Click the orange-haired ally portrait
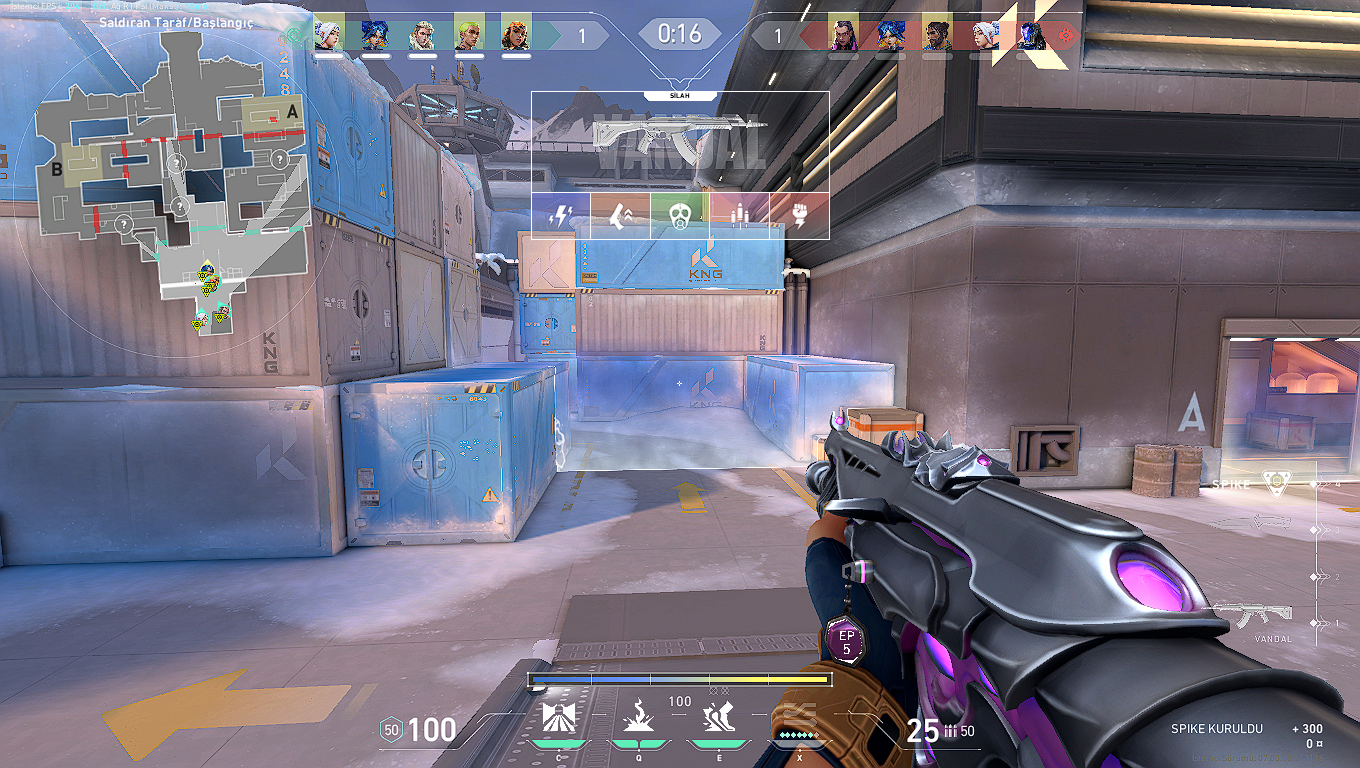The height and width of the screenshot is (768, 1360). click(x=515, y=36)
